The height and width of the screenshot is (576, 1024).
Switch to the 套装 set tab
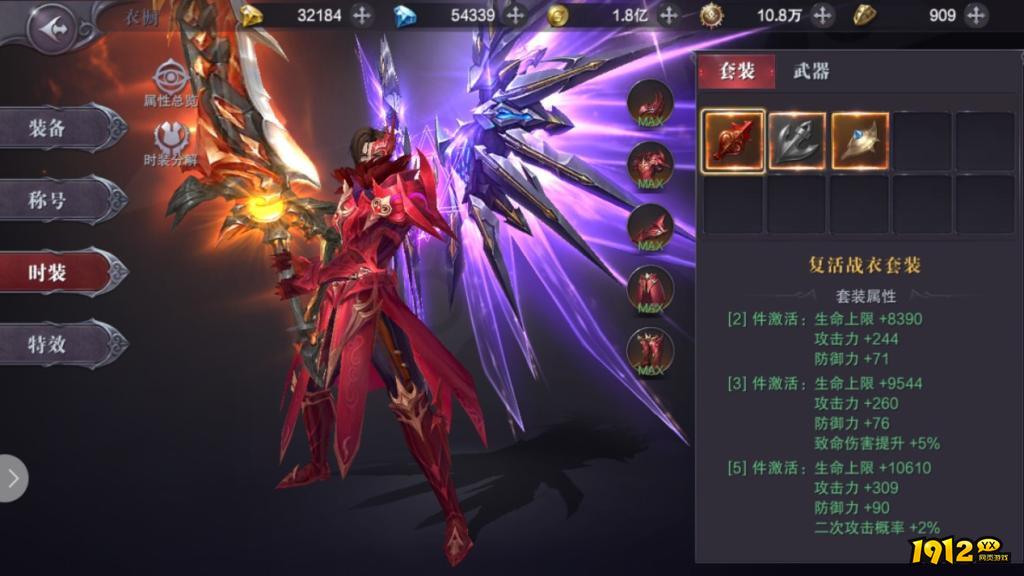[735, 71]
